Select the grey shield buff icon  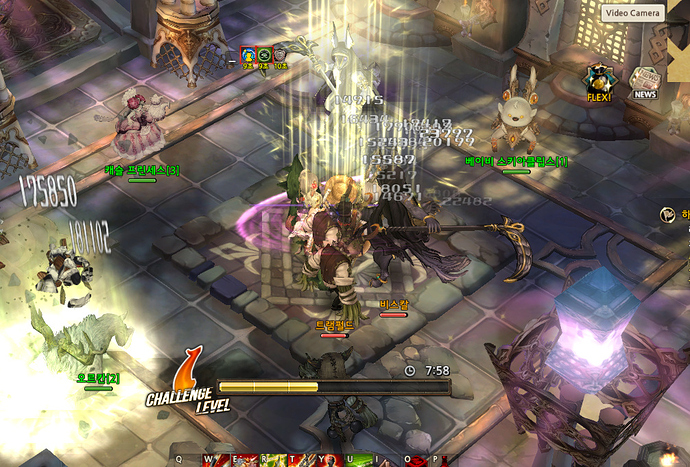tap(280, 54)
